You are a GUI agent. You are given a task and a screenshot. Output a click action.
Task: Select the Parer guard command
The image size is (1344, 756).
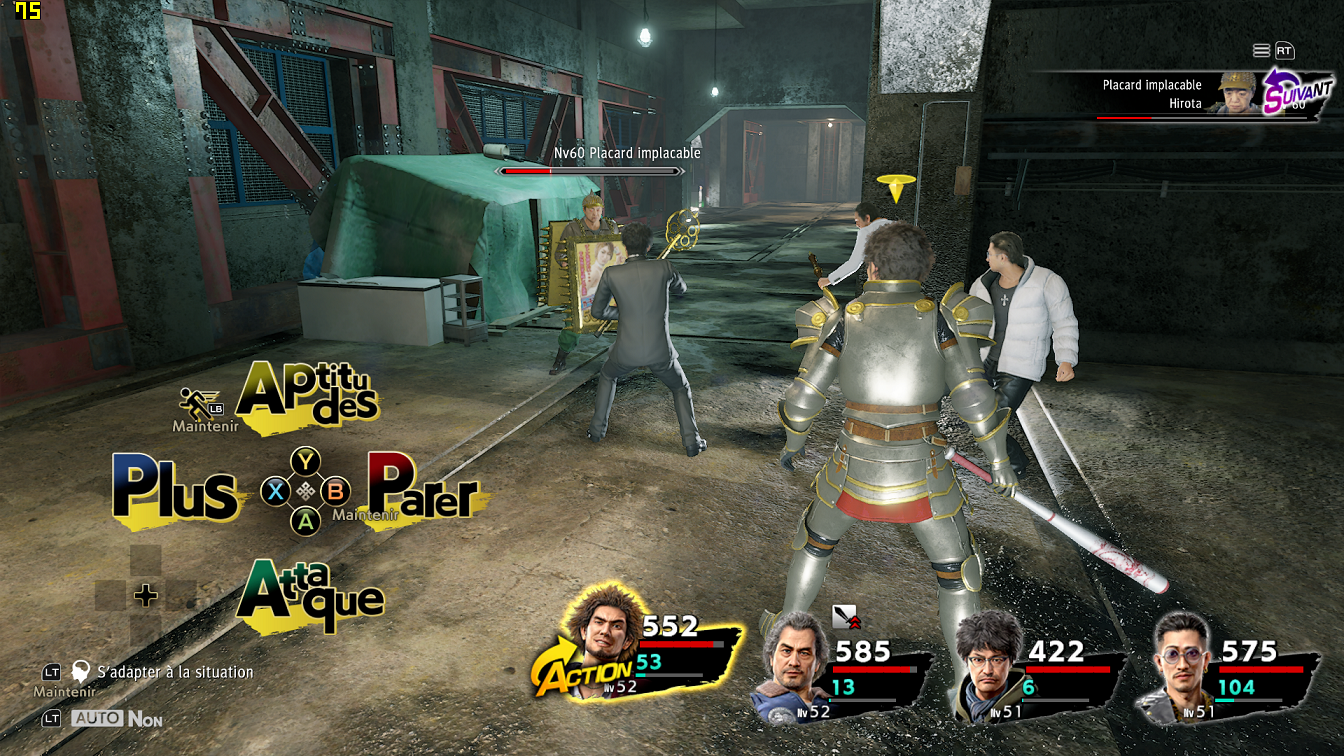click(x=423, y=489)
